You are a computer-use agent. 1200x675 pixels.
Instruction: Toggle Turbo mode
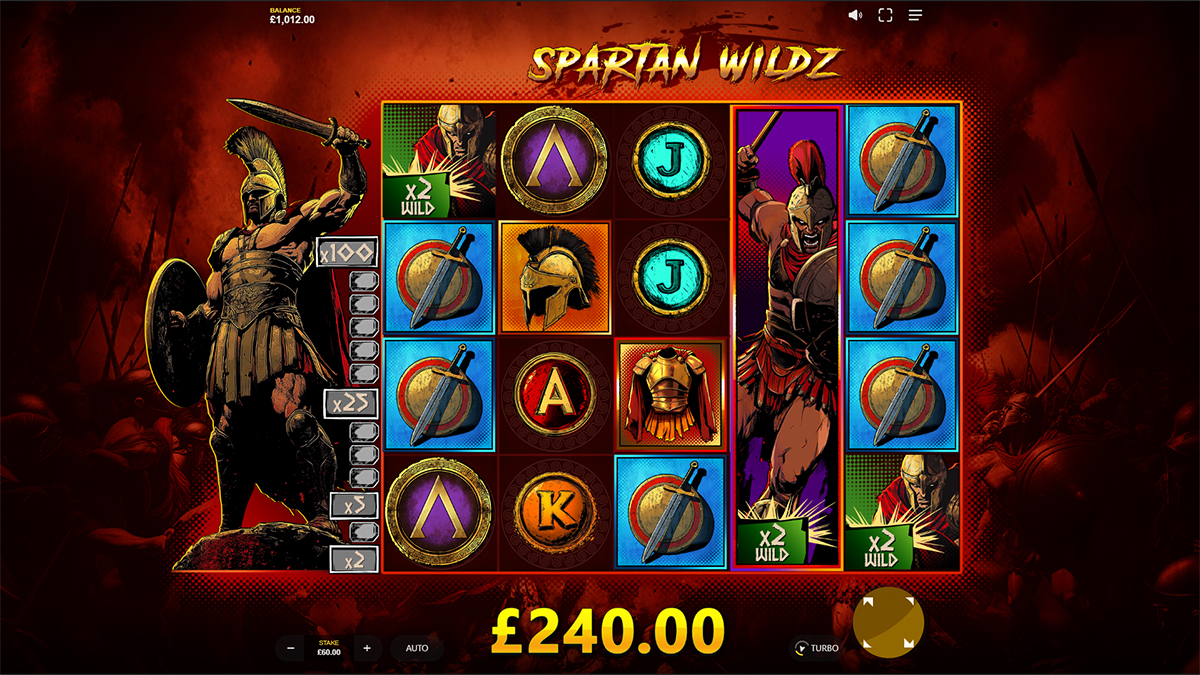(x=815, y=648)
